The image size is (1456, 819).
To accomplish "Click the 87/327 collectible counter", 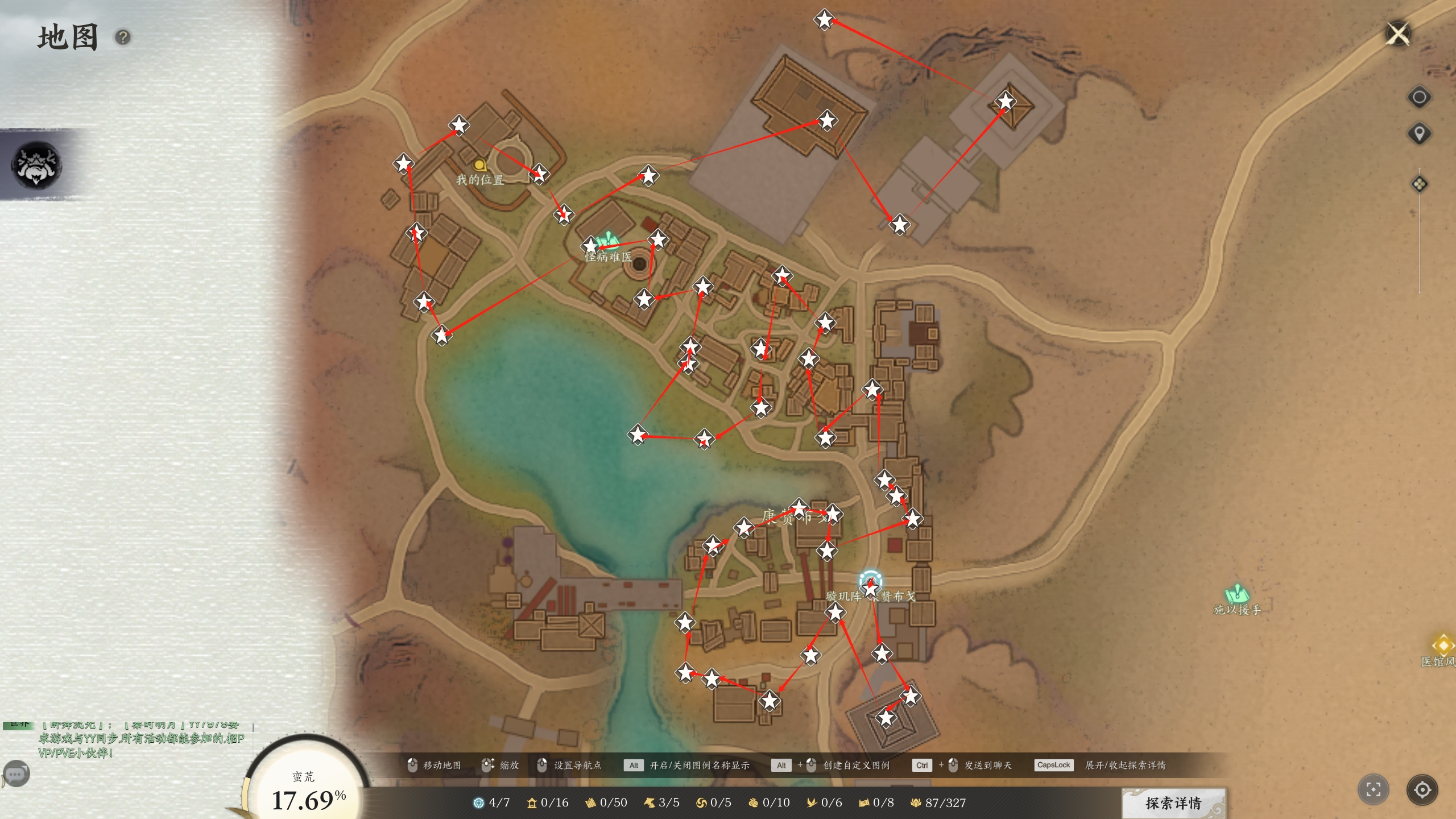I will [x=938, y=803].
